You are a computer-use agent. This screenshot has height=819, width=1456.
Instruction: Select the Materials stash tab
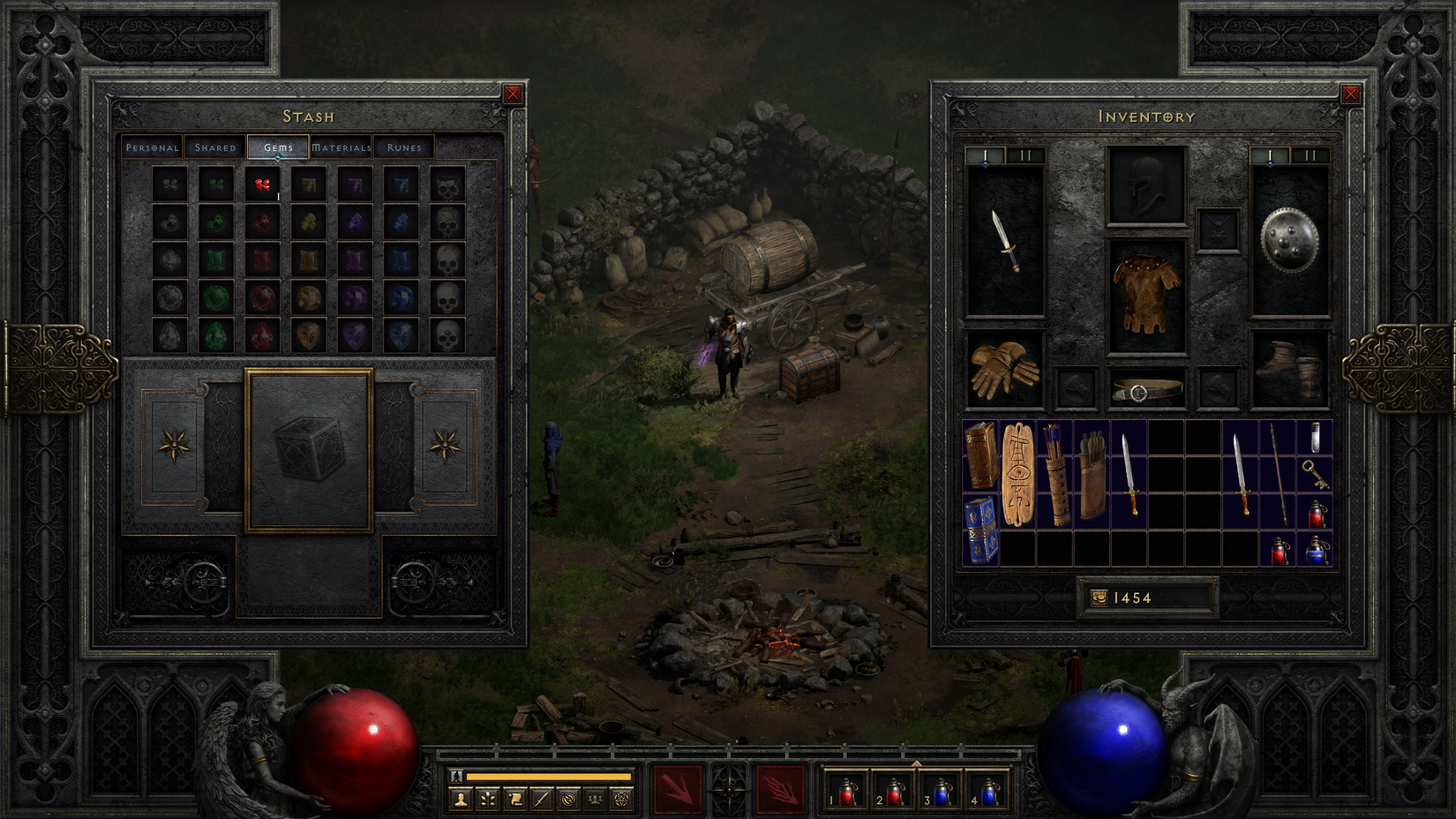pyautogui.click(x=342, y=147)
